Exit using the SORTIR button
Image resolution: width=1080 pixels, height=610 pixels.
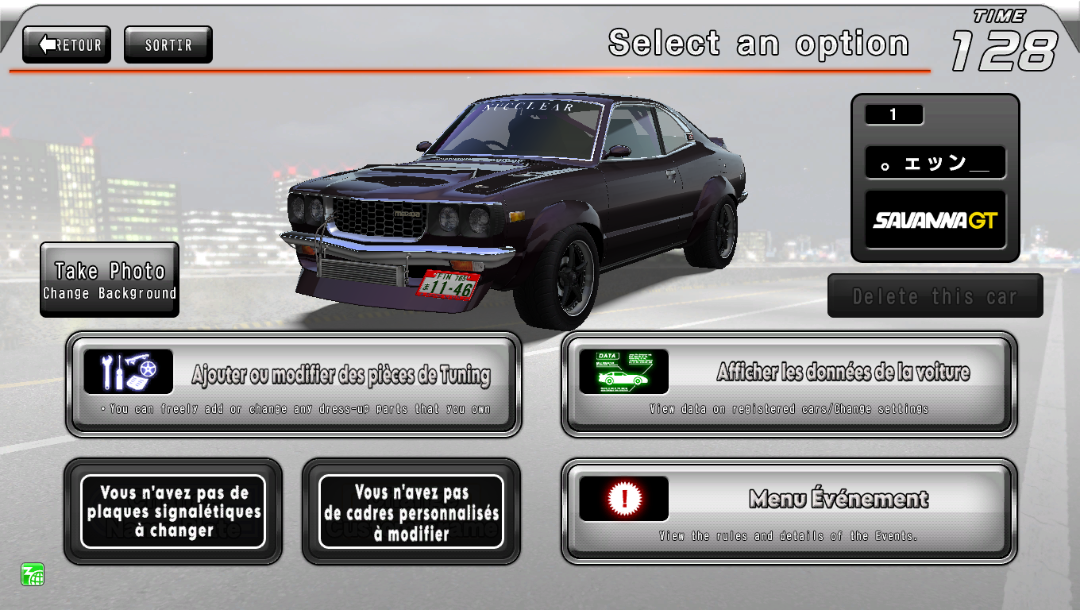168,45
